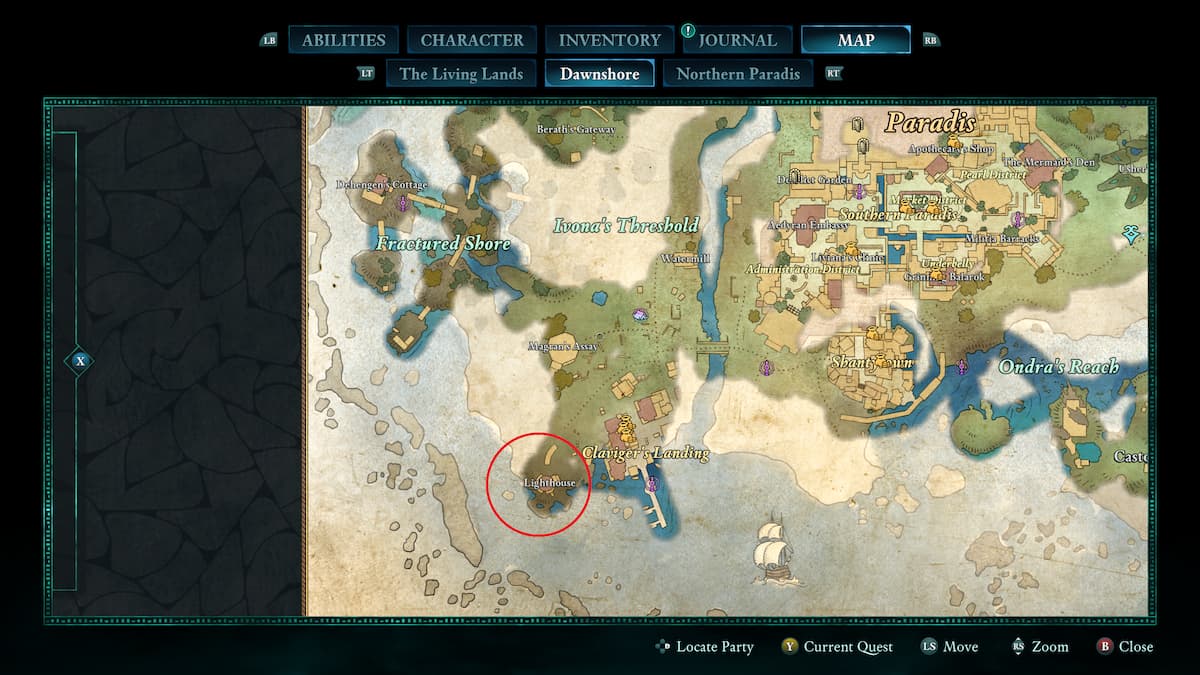The height and width of the screenshot is (675, 1200).
Task: Click the Apothecary's Shop merchant marker
Action: click(954, 143)
